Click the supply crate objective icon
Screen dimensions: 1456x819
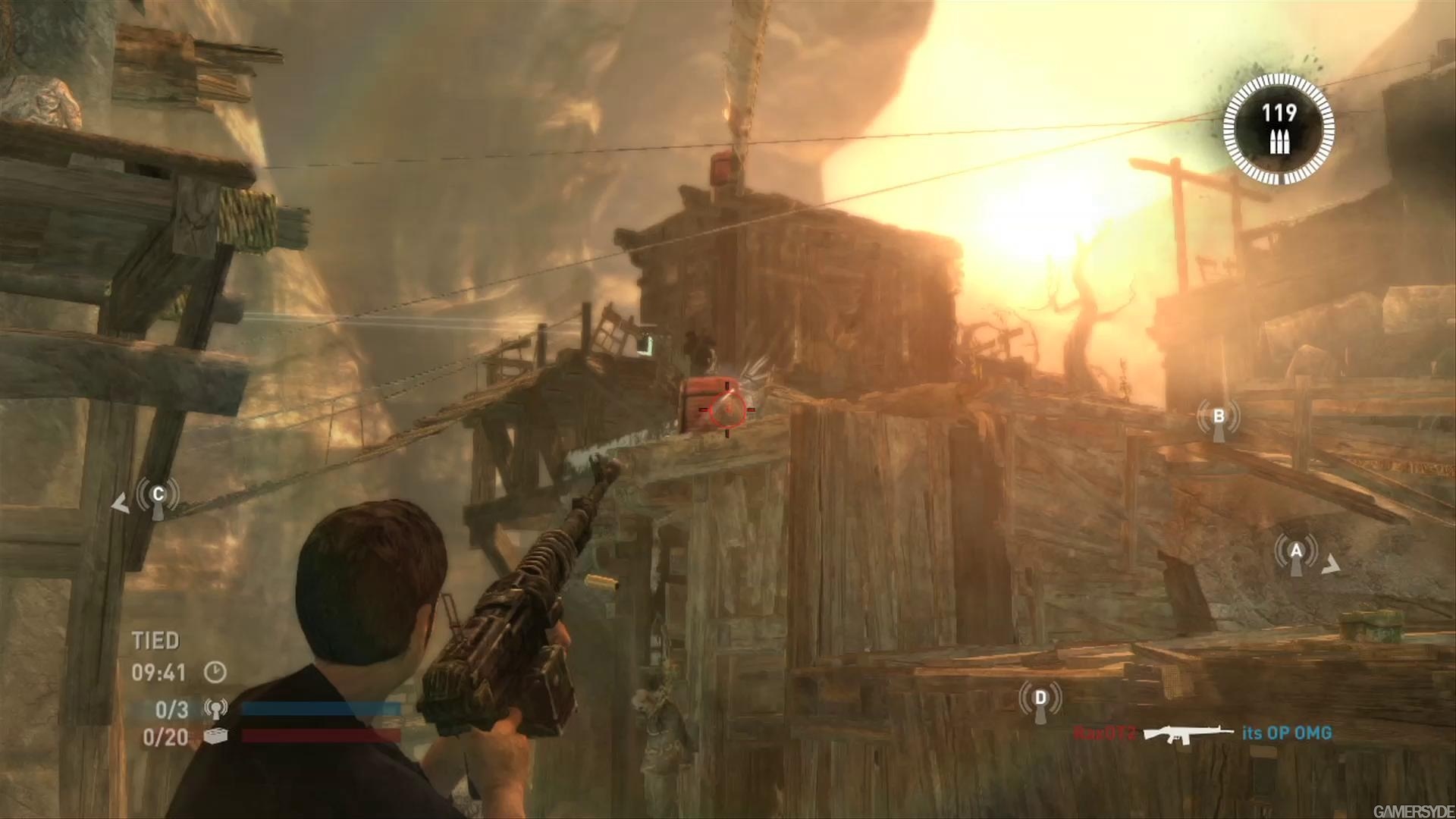click(x=216, y=736)
